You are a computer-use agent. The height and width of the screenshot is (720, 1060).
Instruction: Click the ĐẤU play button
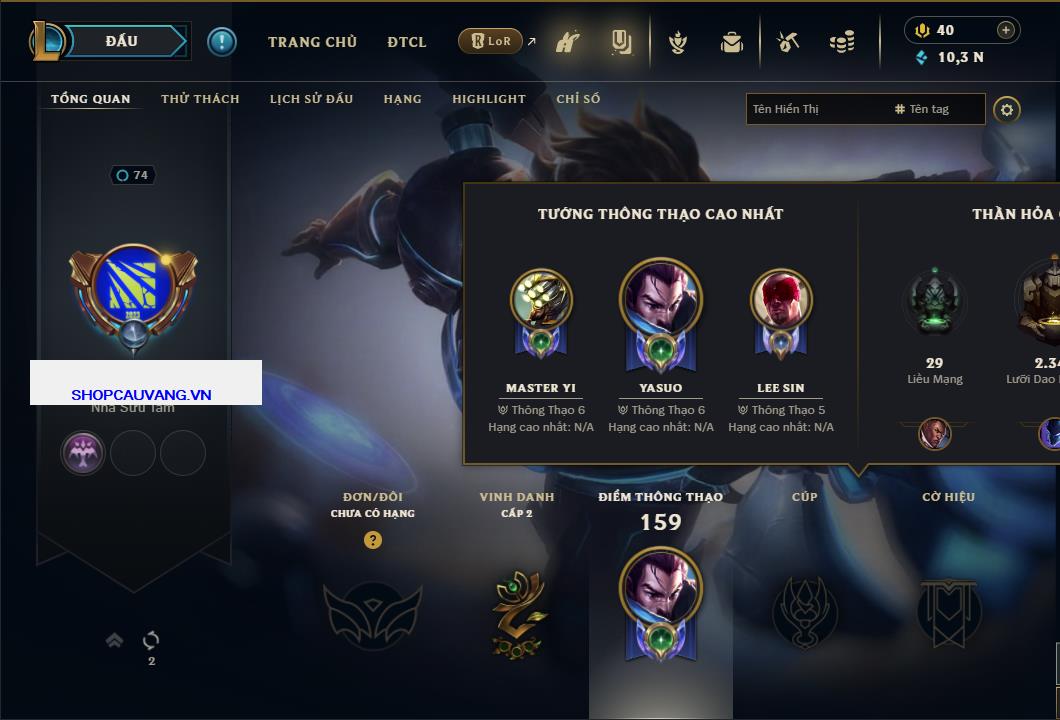(x=121, y=41)
